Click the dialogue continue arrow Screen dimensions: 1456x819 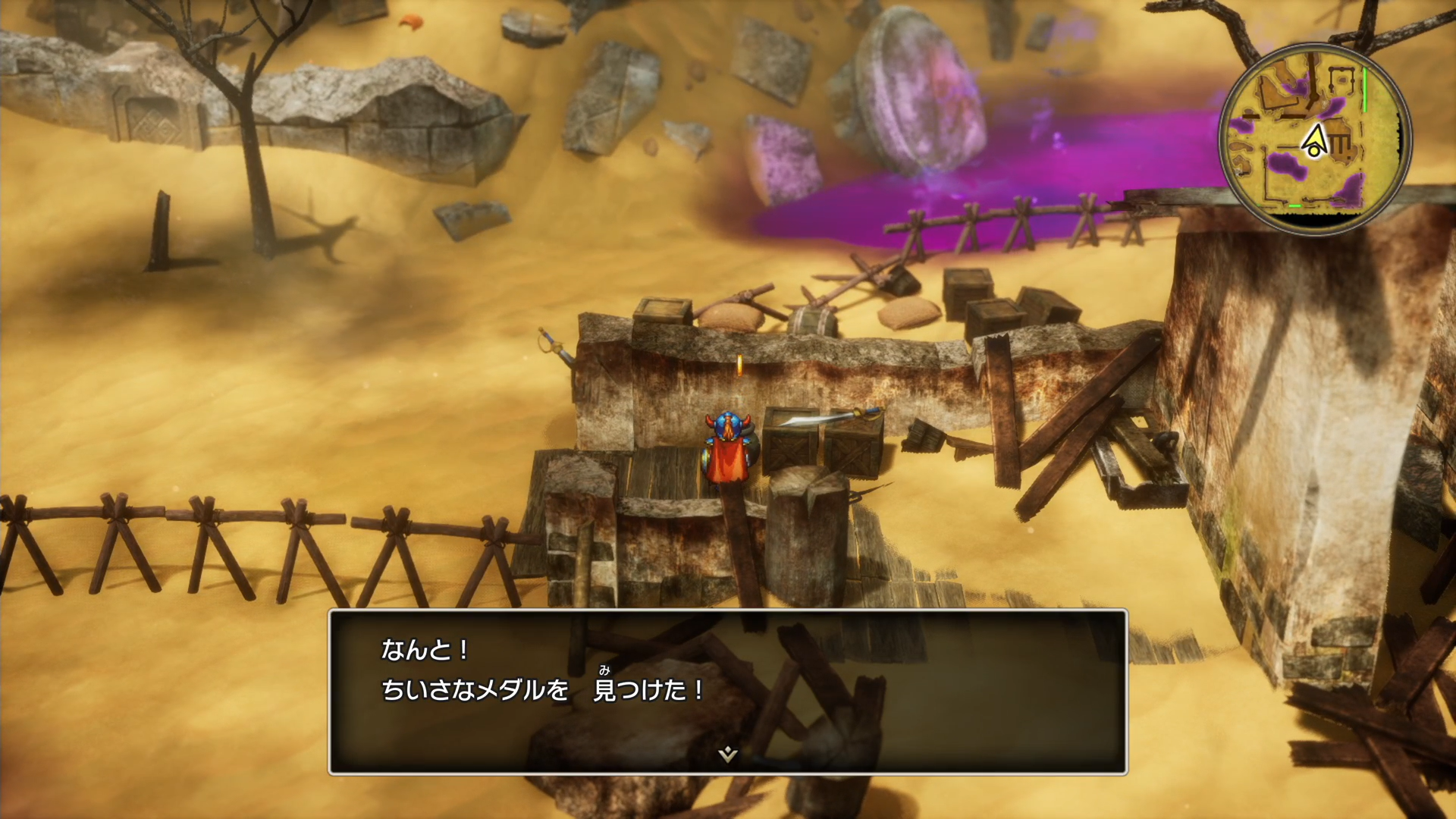(x=727, y=754)
